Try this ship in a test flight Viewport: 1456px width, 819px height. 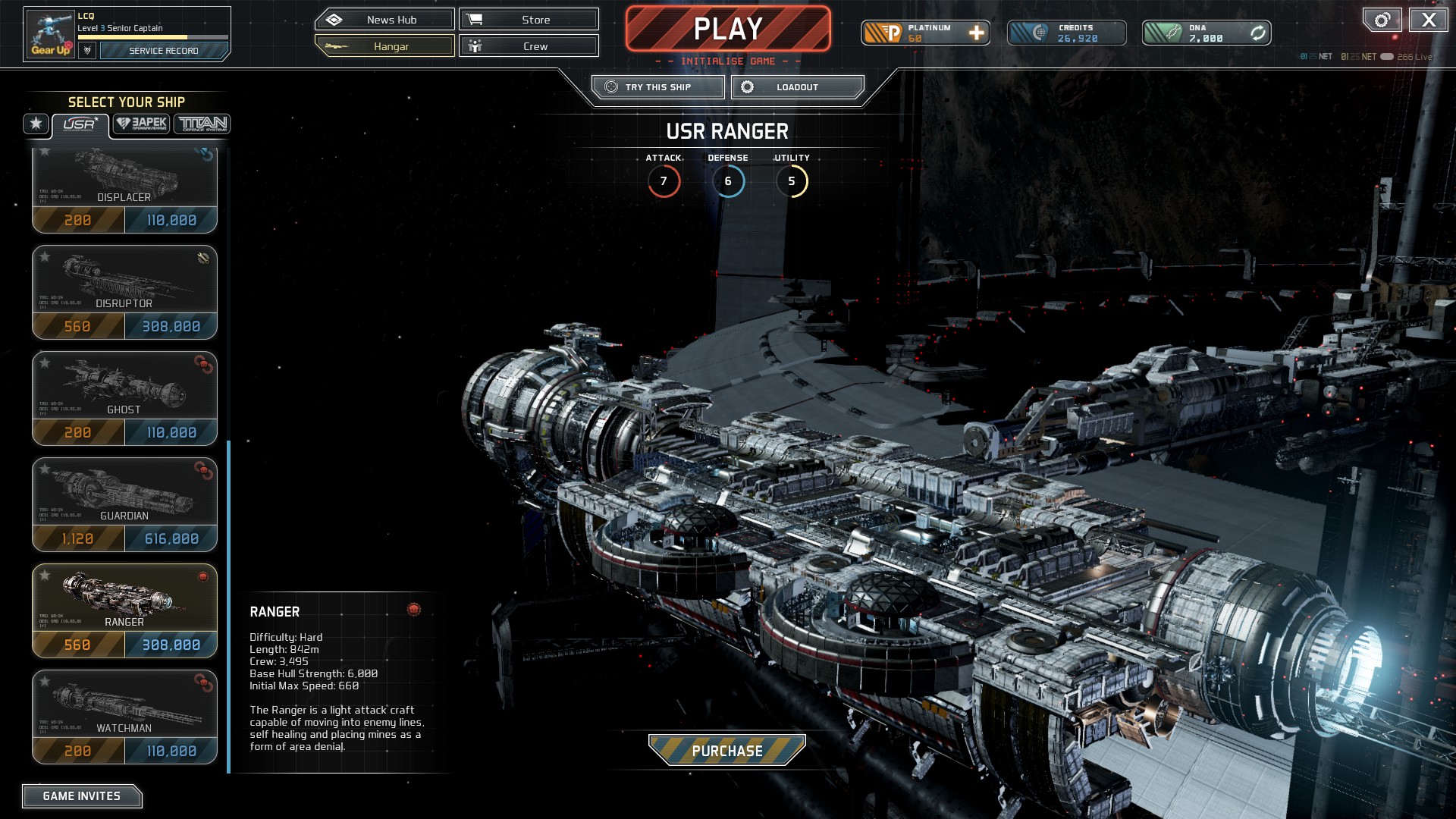coord(657,87)
